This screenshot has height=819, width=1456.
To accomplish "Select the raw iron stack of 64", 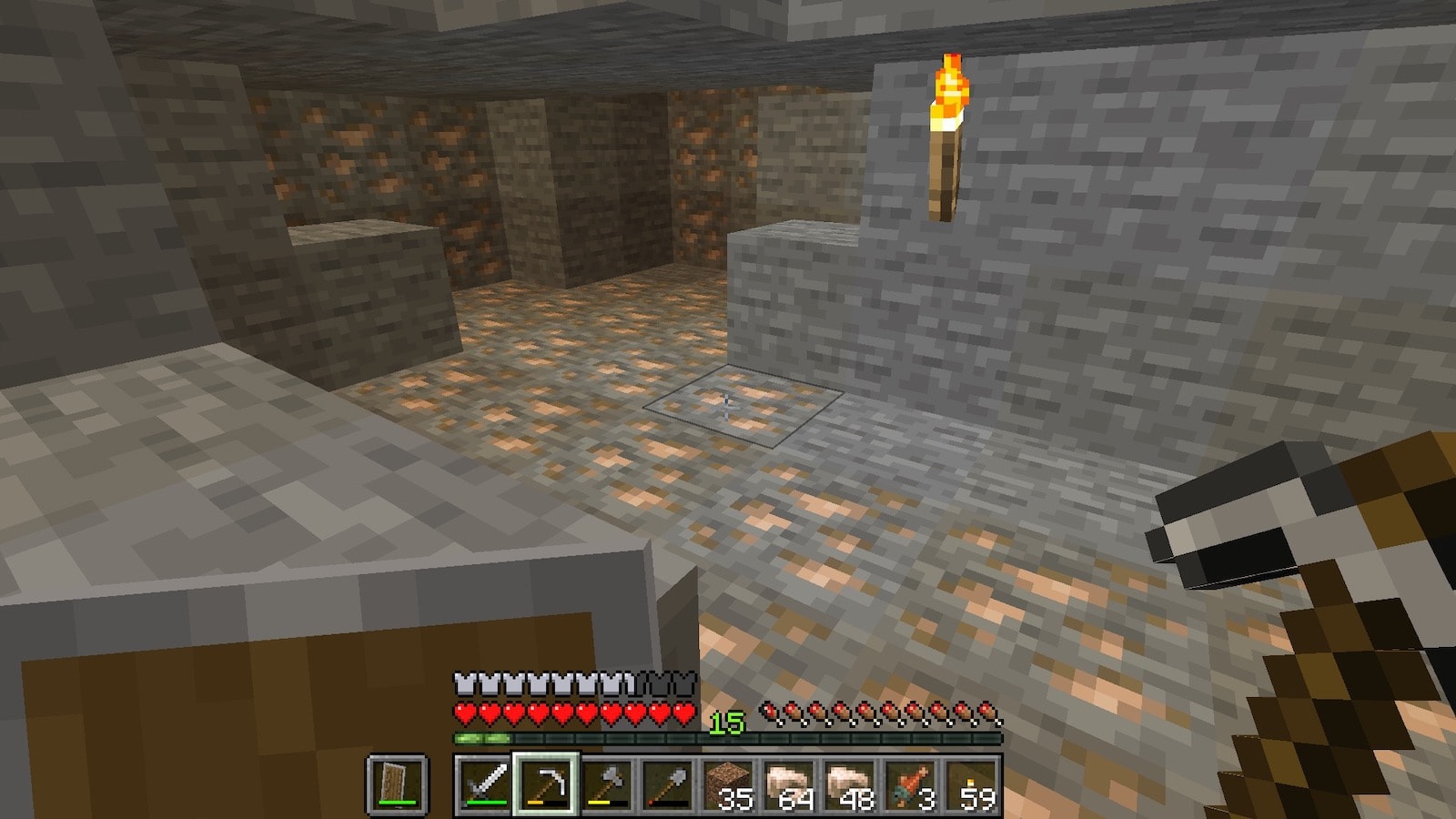I will click(x=790, y=784).
